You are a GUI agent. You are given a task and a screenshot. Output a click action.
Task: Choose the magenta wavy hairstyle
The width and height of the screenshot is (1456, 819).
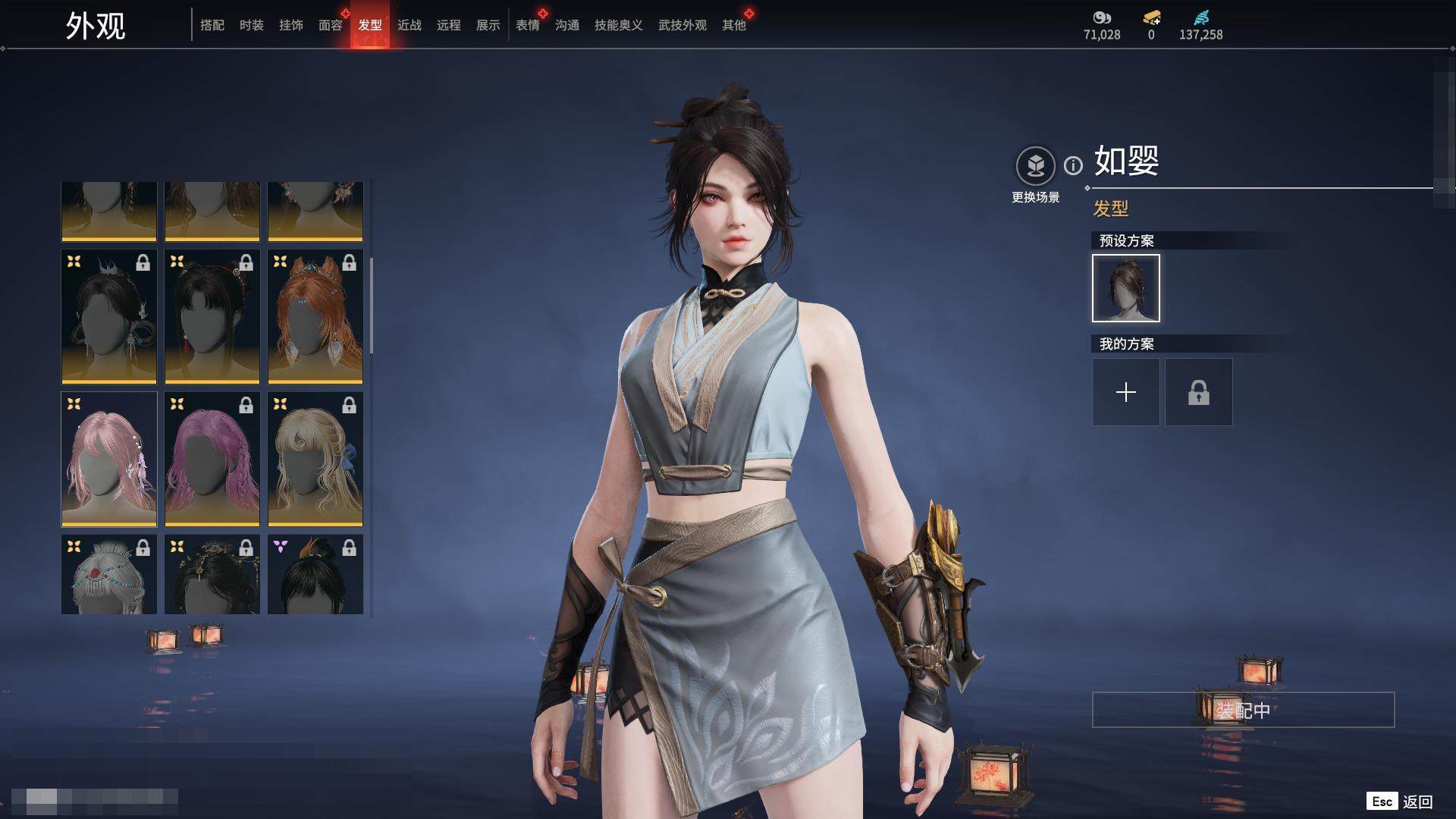pos(212,459)
